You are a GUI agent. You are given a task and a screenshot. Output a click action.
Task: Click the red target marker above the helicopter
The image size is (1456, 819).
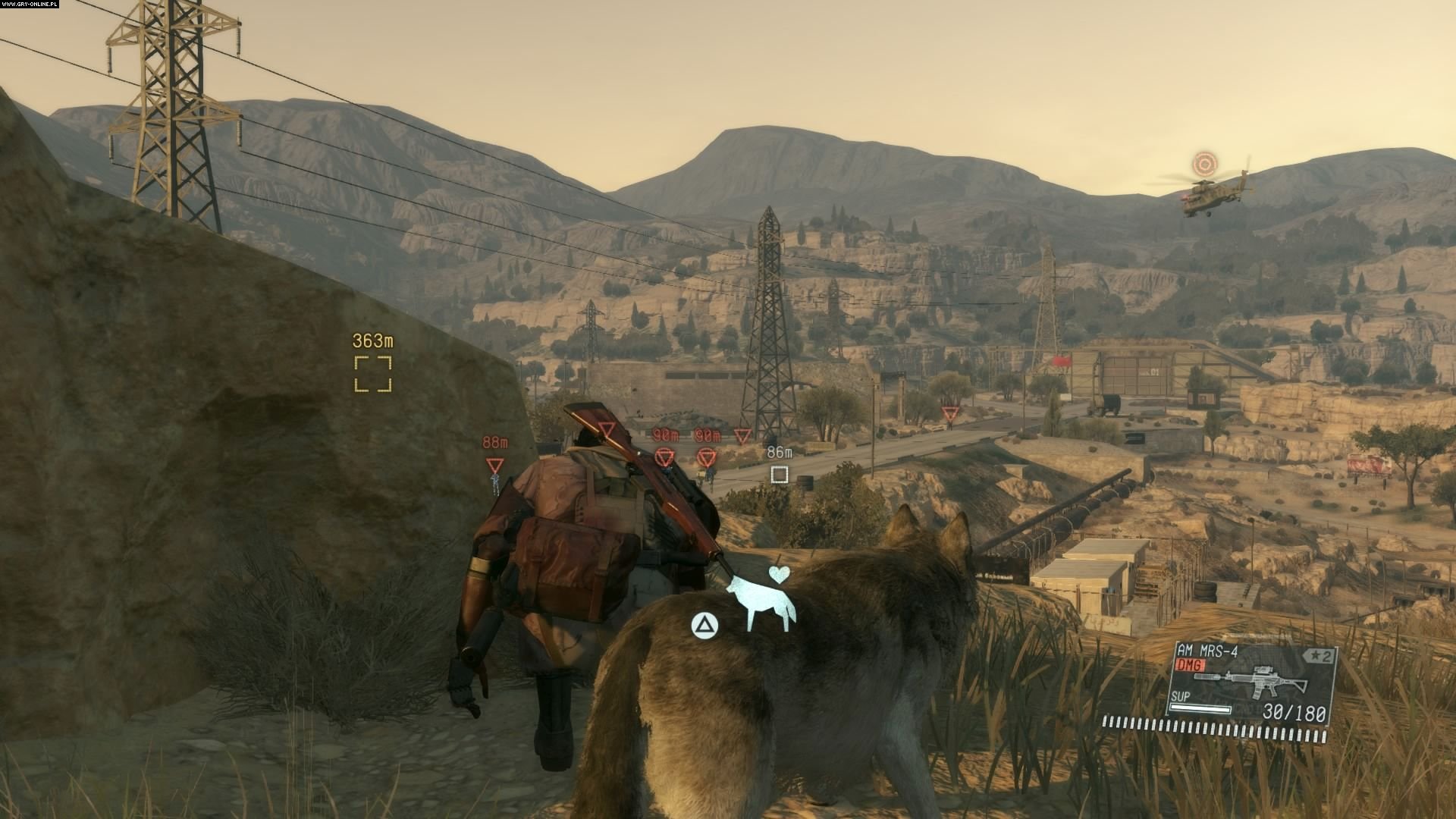click(x=1203, y=163)
